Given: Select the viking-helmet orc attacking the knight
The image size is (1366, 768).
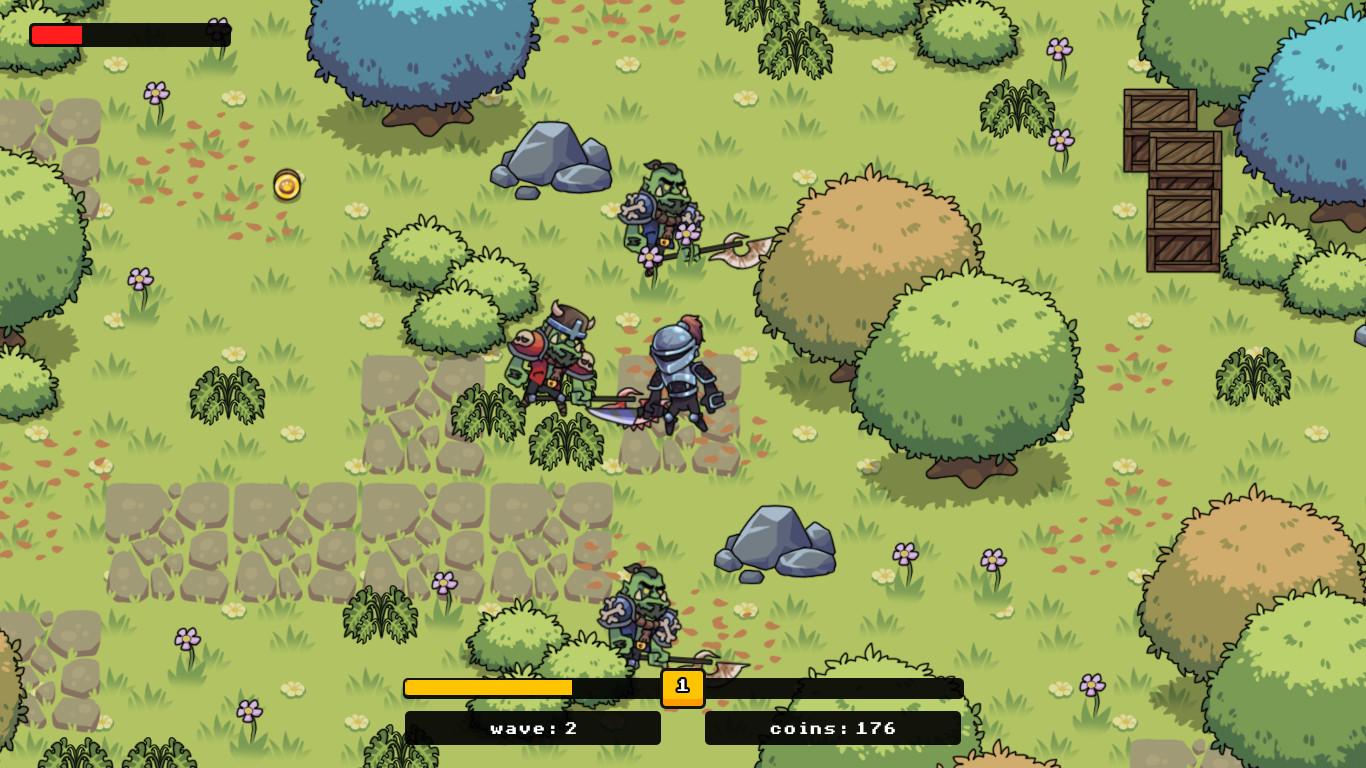Looking at the screenshot, I should (x=555, y=360).
